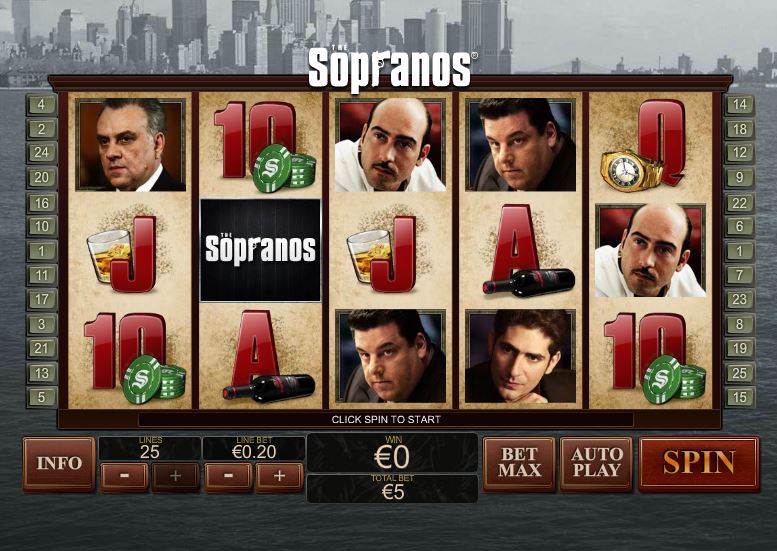Click payline 16 marker
This screenshot has width=777, height=551.
42,203
